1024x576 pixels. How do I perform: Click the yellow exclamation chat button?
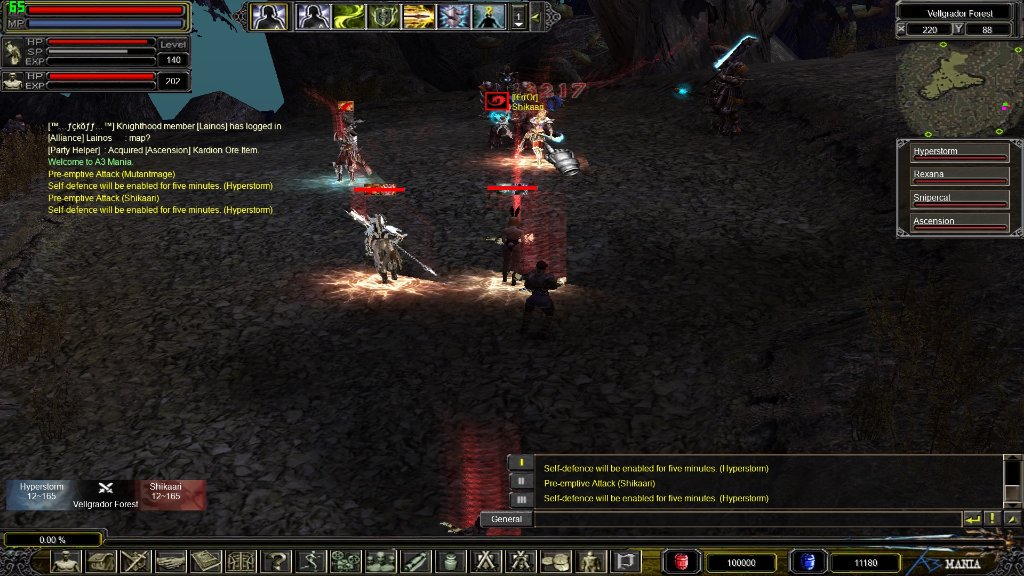992,519
